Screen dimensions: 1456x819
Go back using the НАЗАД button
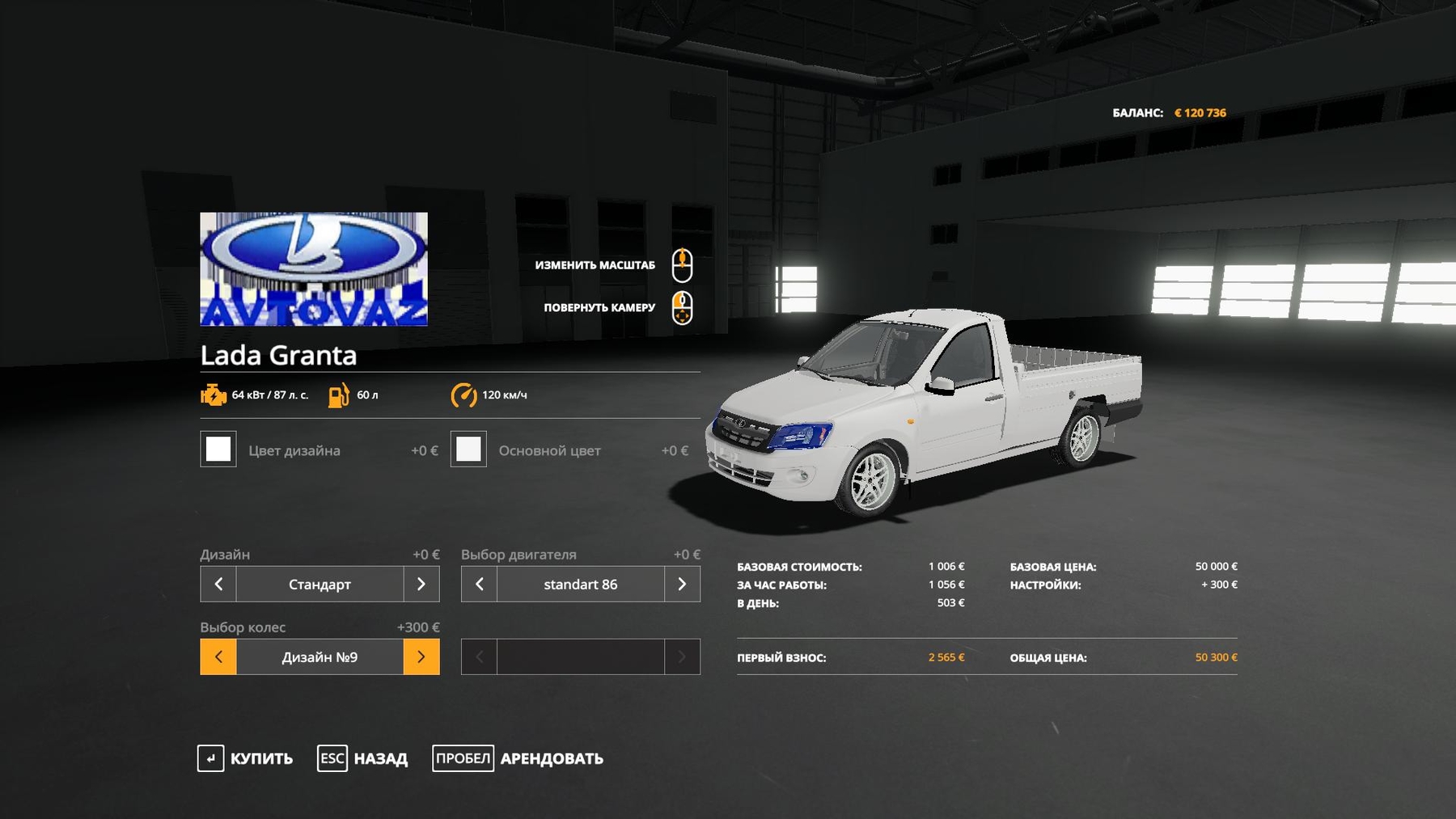click(x=363, y=758)
